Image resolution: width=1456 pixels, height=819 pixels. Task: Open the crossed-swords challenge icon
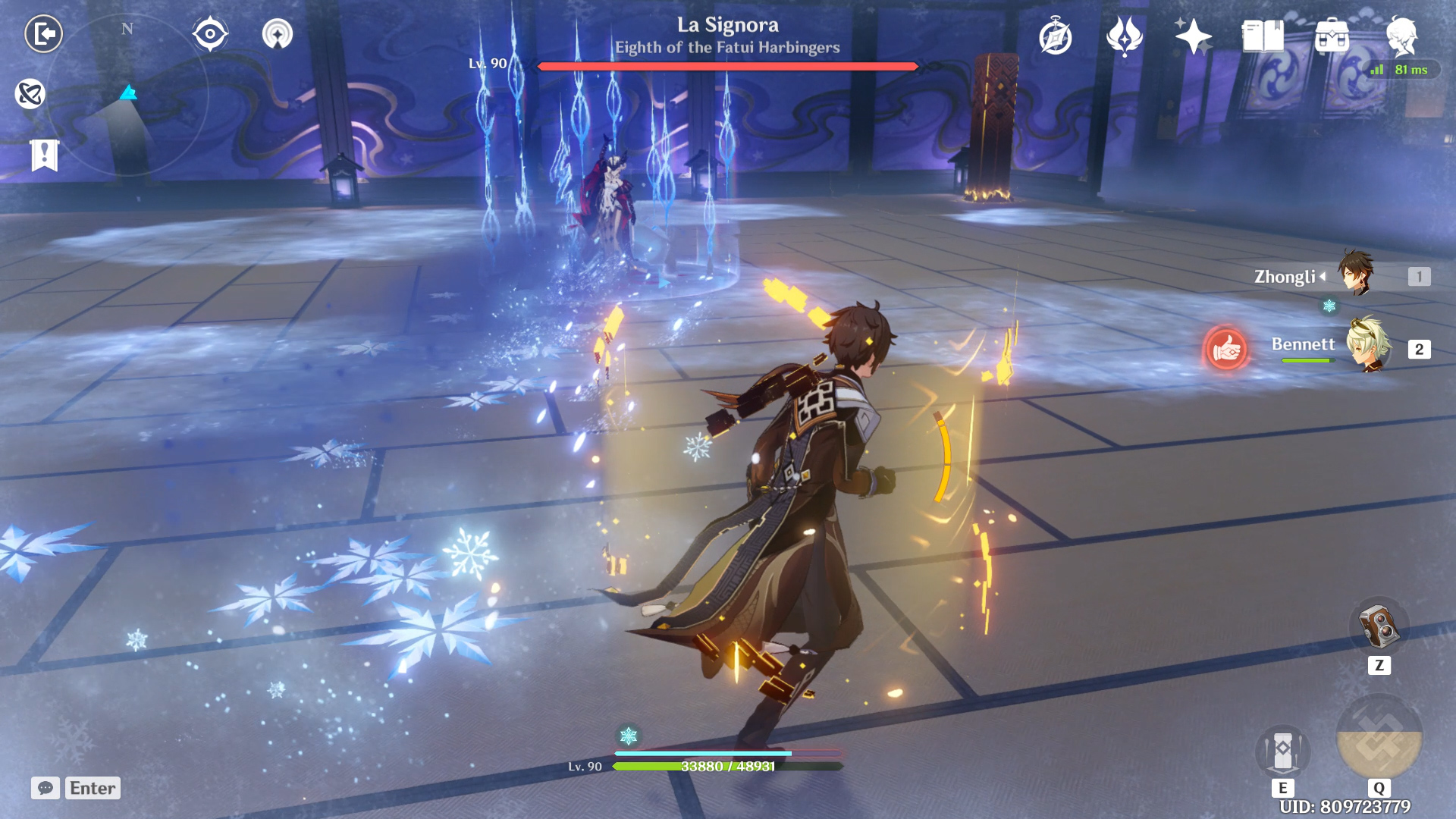30,94
